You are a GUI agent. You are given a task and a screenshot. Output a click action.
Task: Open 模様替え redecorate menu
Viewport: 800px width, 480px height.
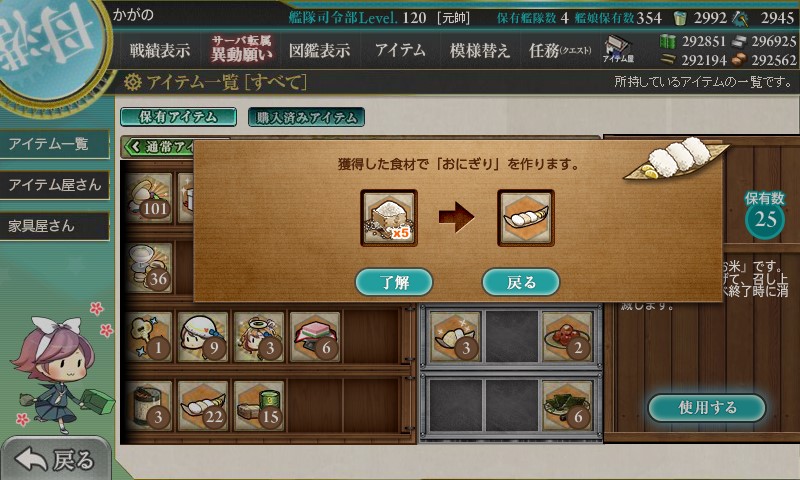click(480, 51)
